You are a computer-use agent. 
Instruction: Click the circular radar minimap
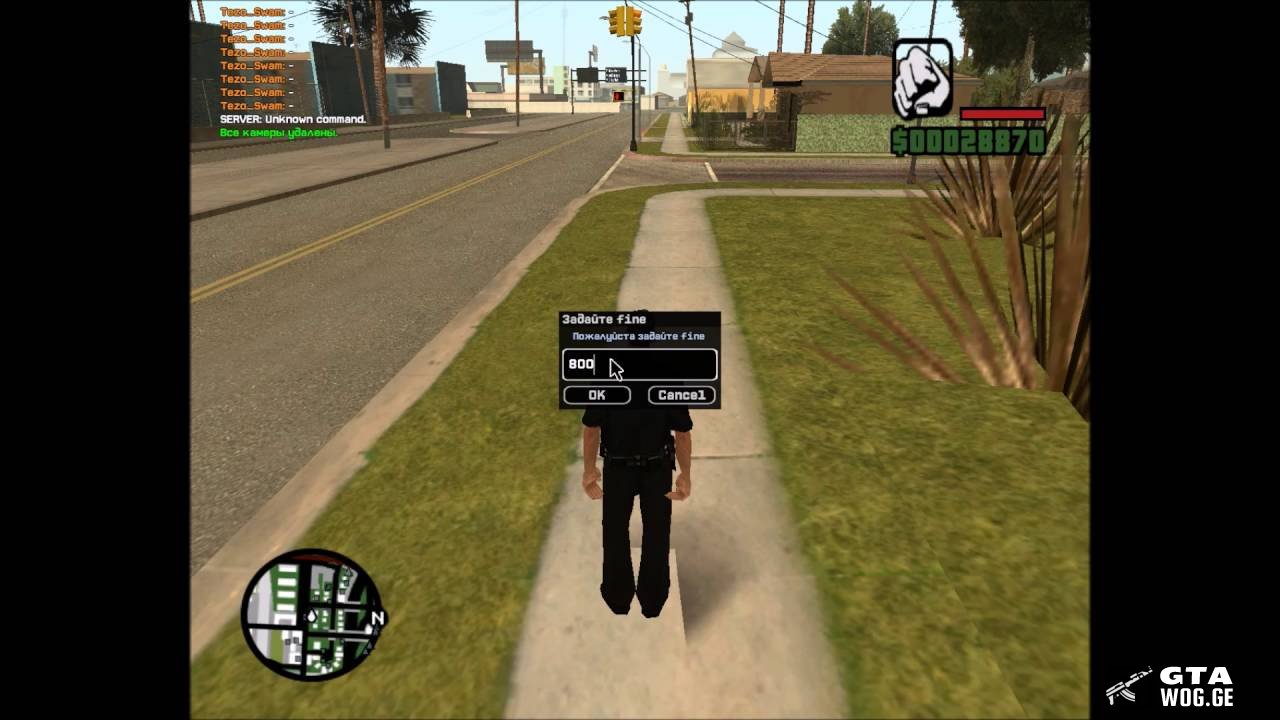[312, 614]
